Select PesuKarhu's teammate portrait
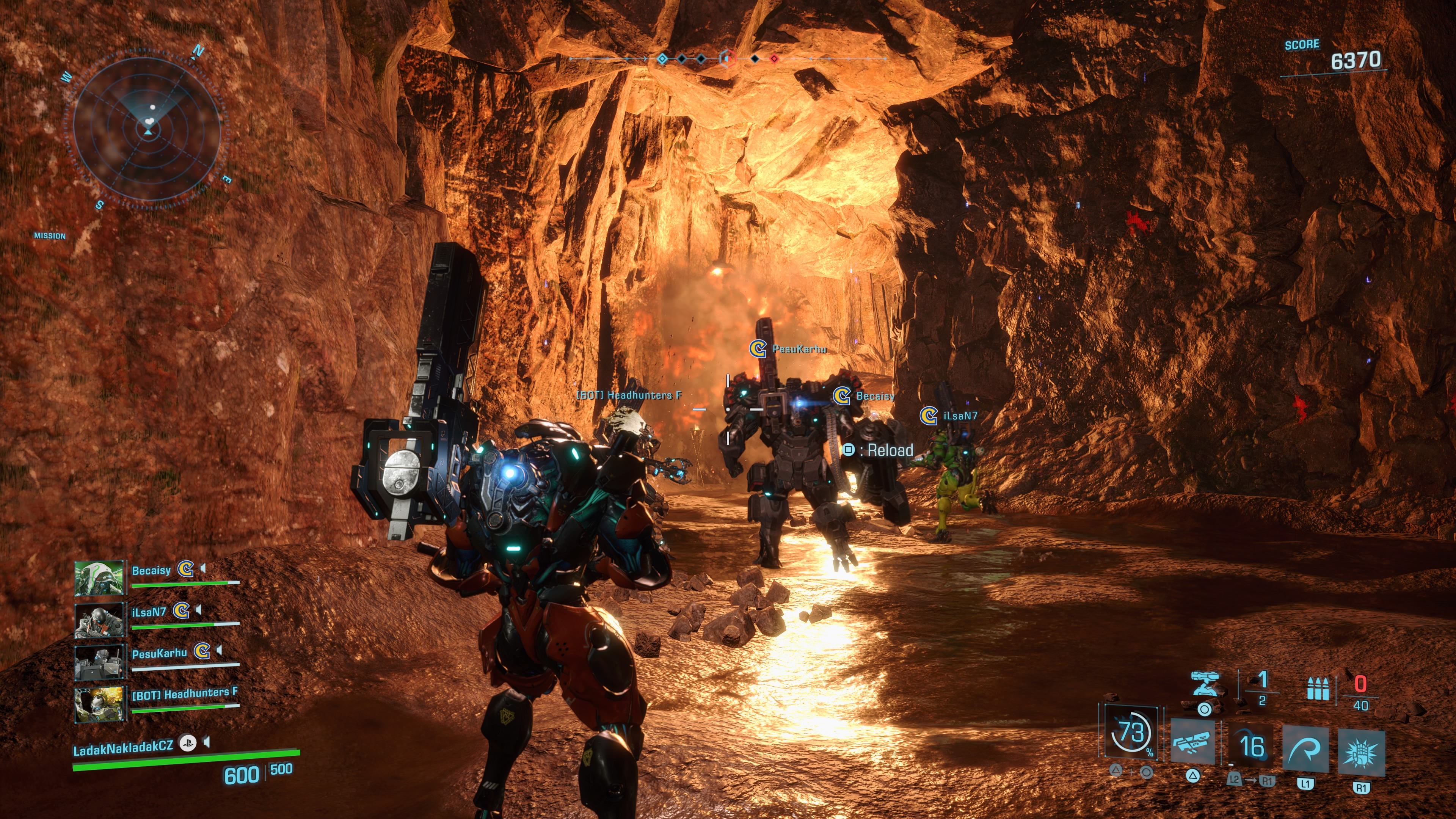 tap(99, 661)
